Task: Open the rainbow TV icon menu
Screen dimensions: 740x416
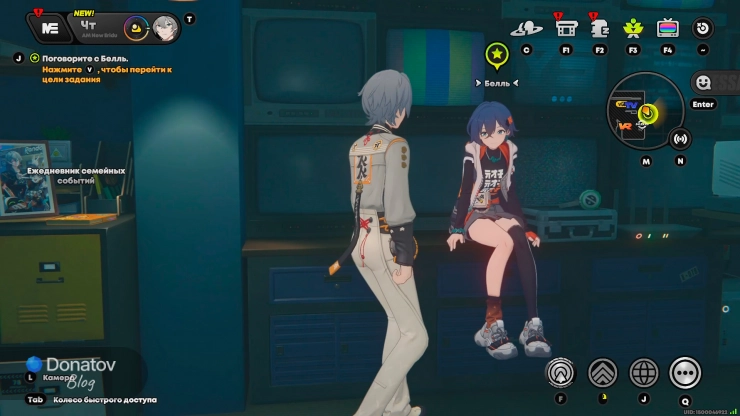Action: coord(667,28)
